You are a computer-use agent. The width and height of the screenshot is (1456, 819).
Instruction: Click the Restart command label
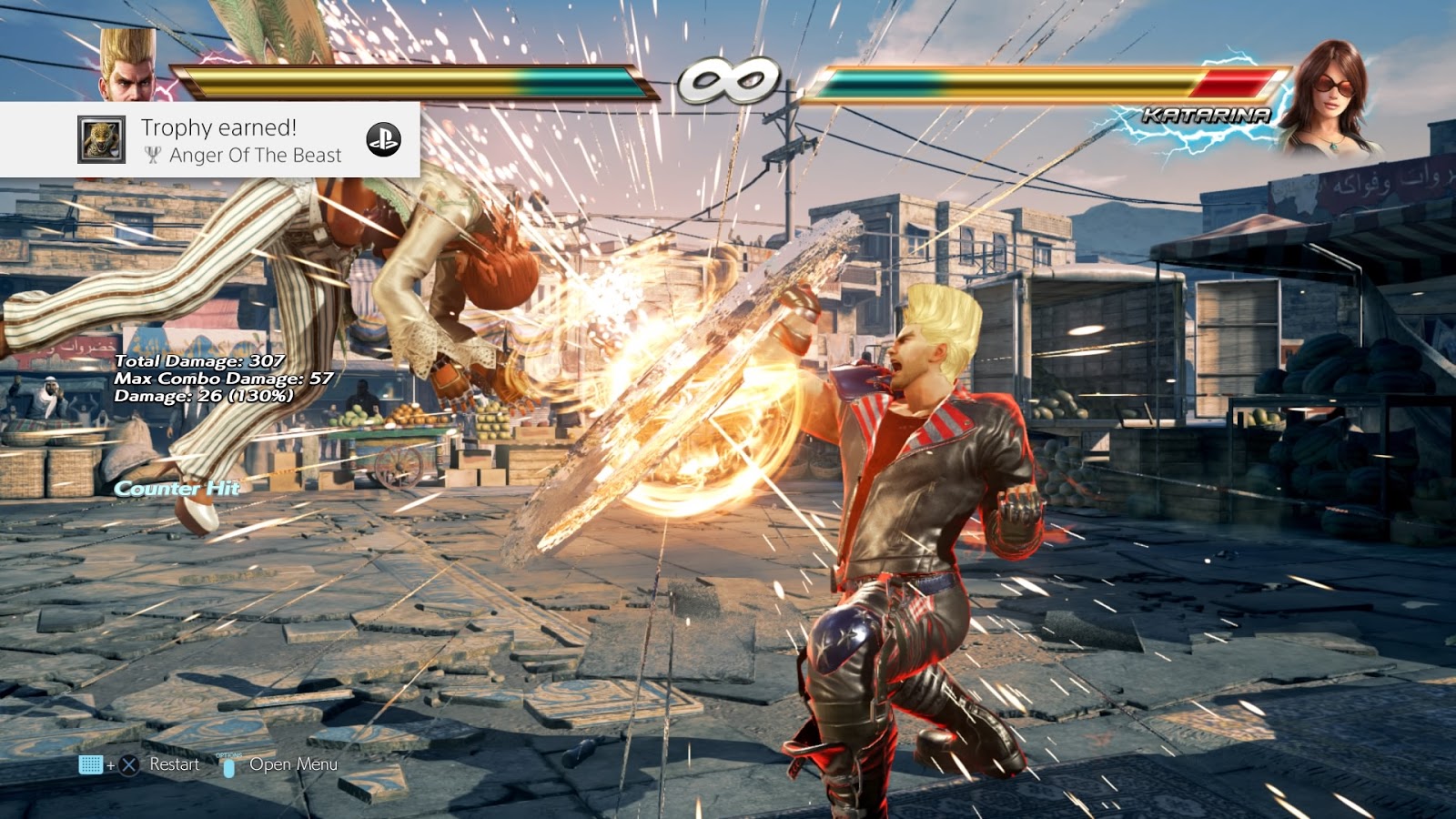(x=177, y=764)
